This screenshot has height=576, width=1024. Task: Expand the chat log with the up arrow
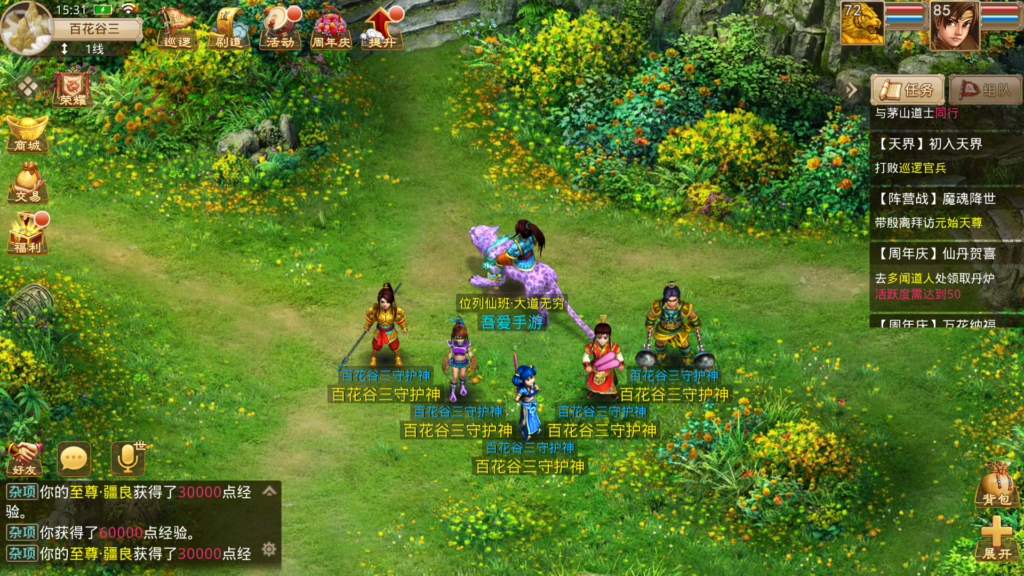pyautogui.click(x=268, y=491)
